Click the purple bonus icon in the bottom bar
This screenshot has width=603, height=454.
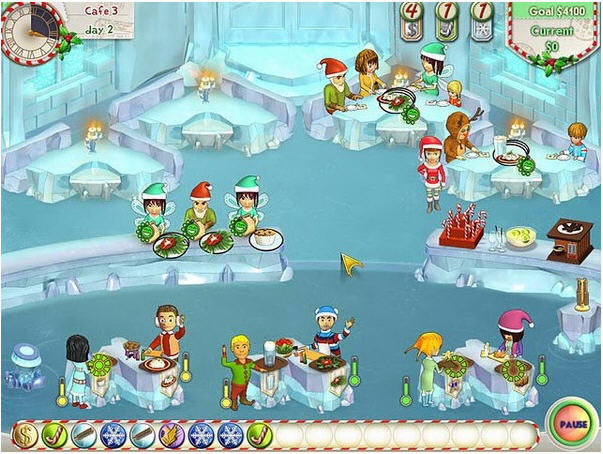pos(172,435)
